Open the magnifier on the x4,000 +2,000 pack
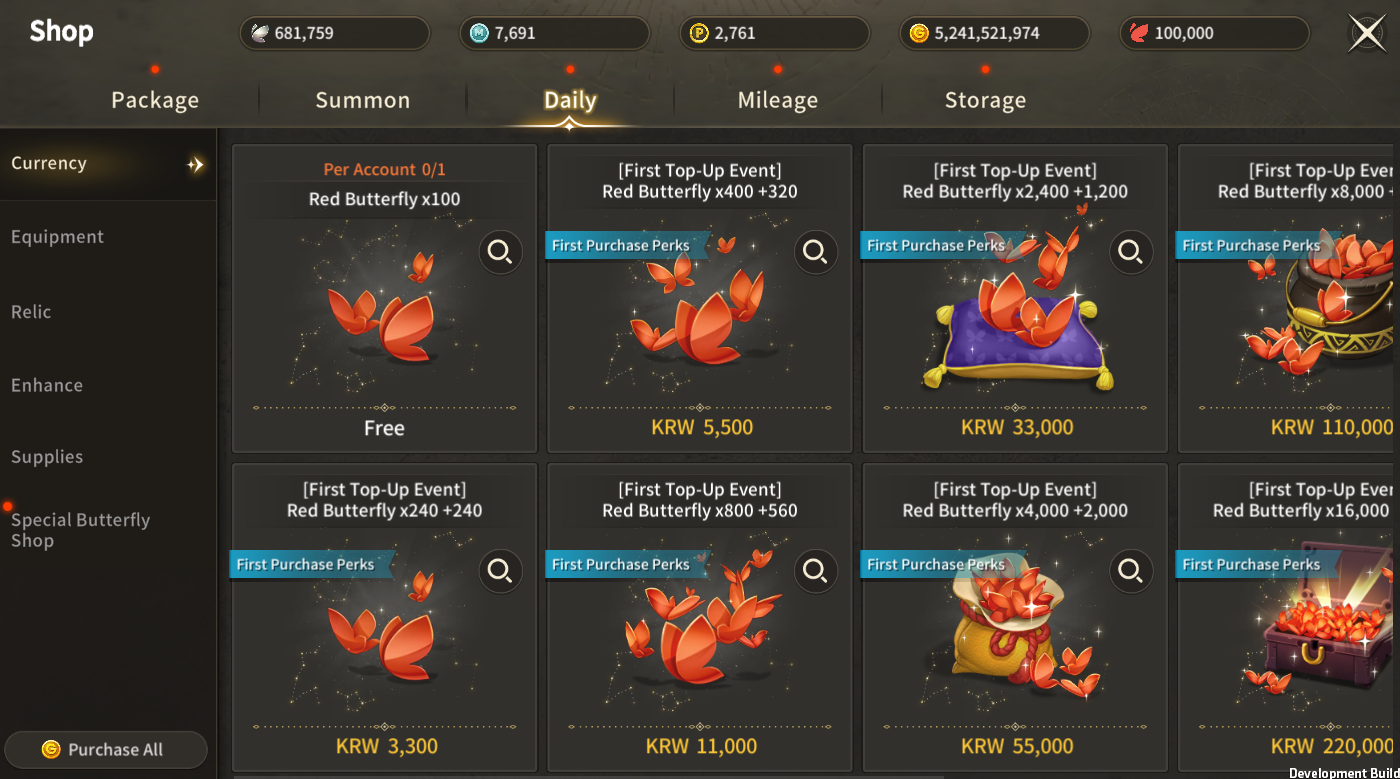This screenshot has height=779, width=1400. [1131, 571]
